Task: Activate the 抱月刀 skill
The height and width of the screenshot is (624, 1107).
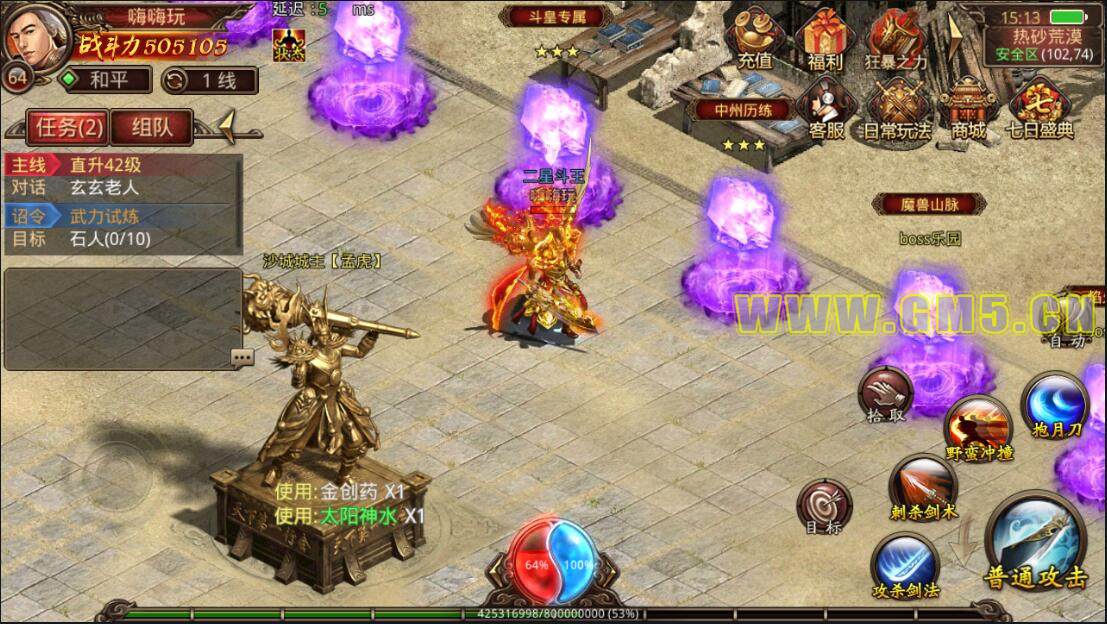Action: click(x=1054, y=405)
